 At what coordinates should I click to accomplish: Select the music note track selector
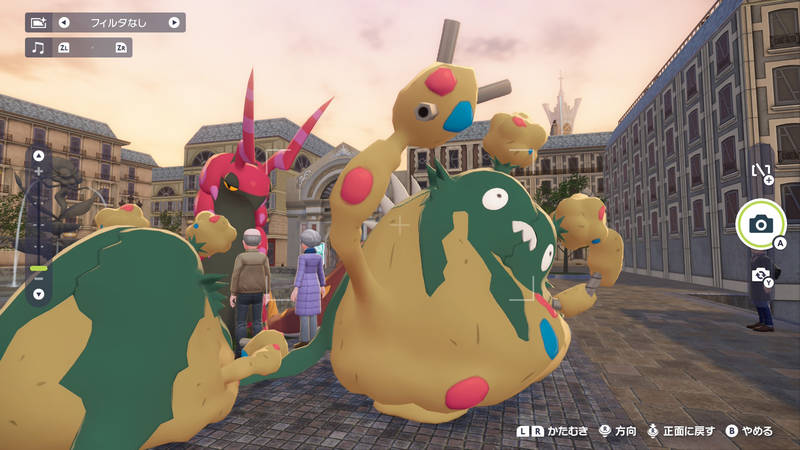click(37, 47)
